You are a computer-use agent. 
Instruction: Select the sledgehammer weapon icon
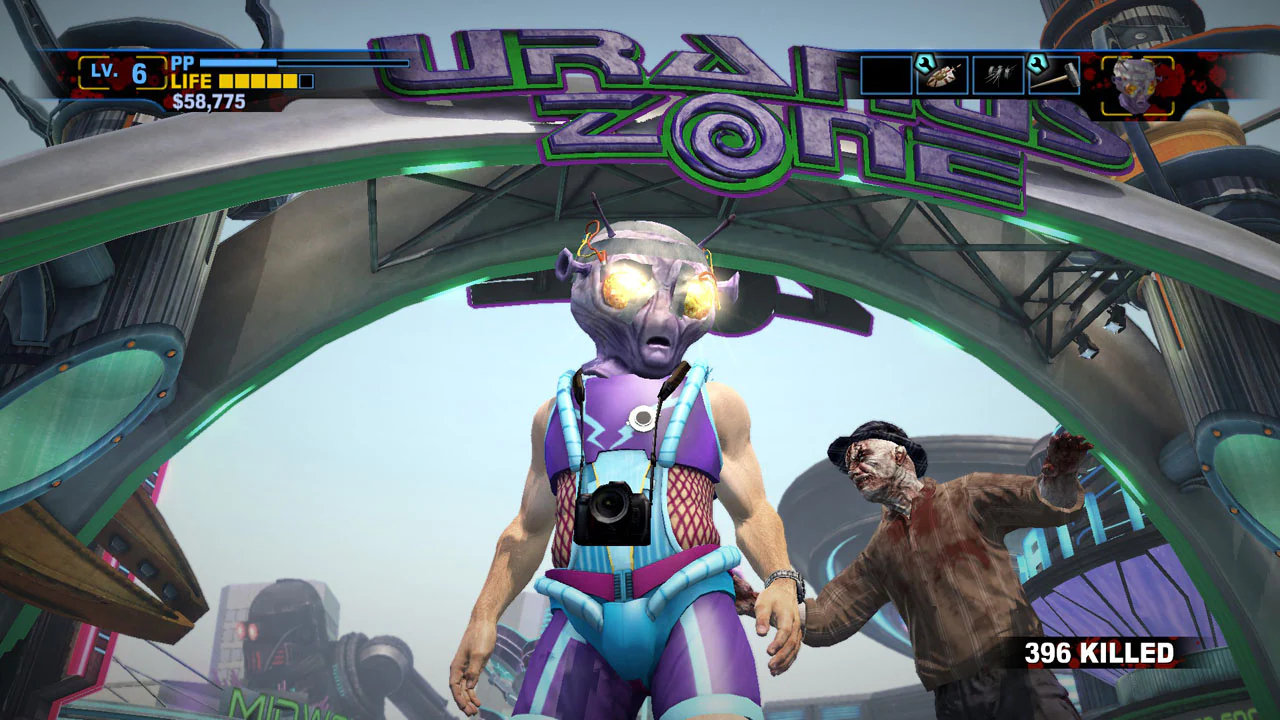click(1055, 75)
